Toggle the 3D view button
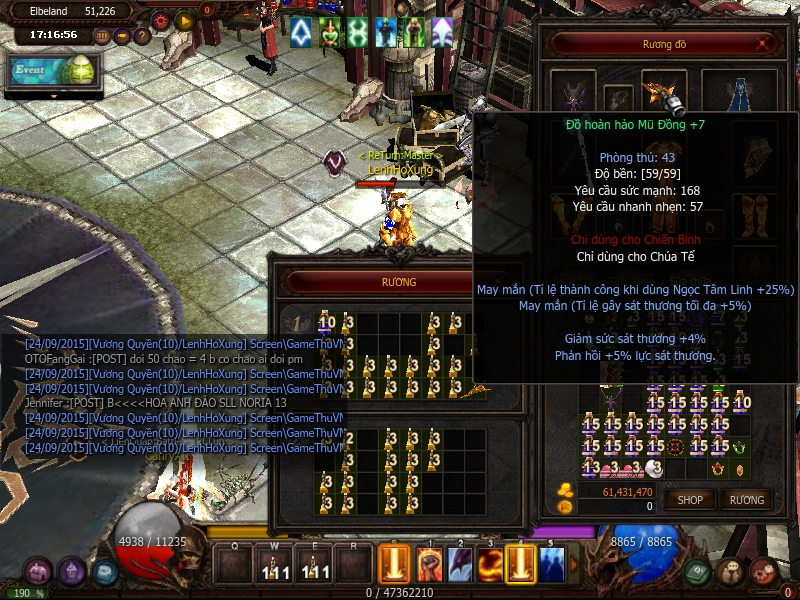Image resolution: width=800 pixels, height=600 pixels. click(101, 36)
